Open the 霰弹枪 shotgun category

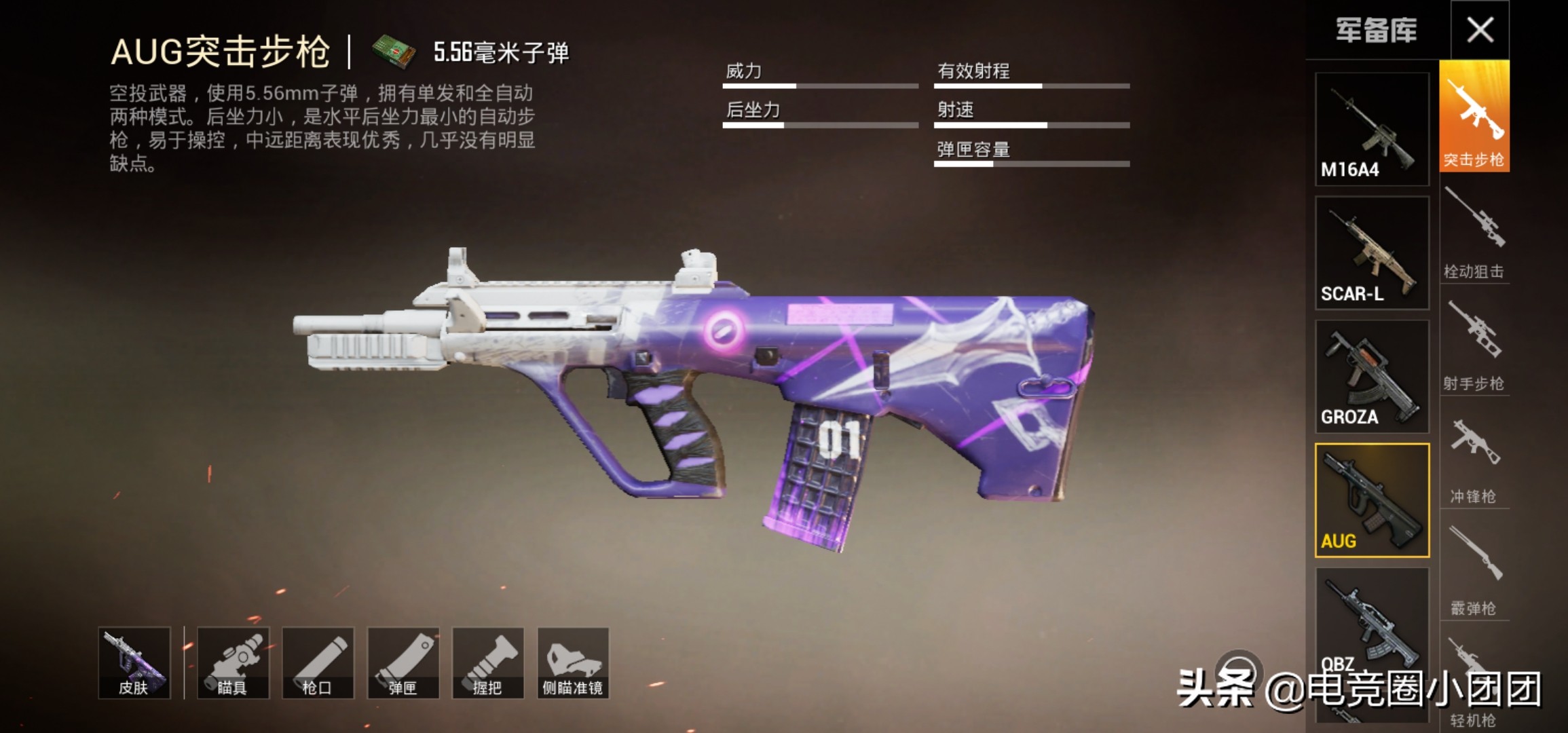1474,570
